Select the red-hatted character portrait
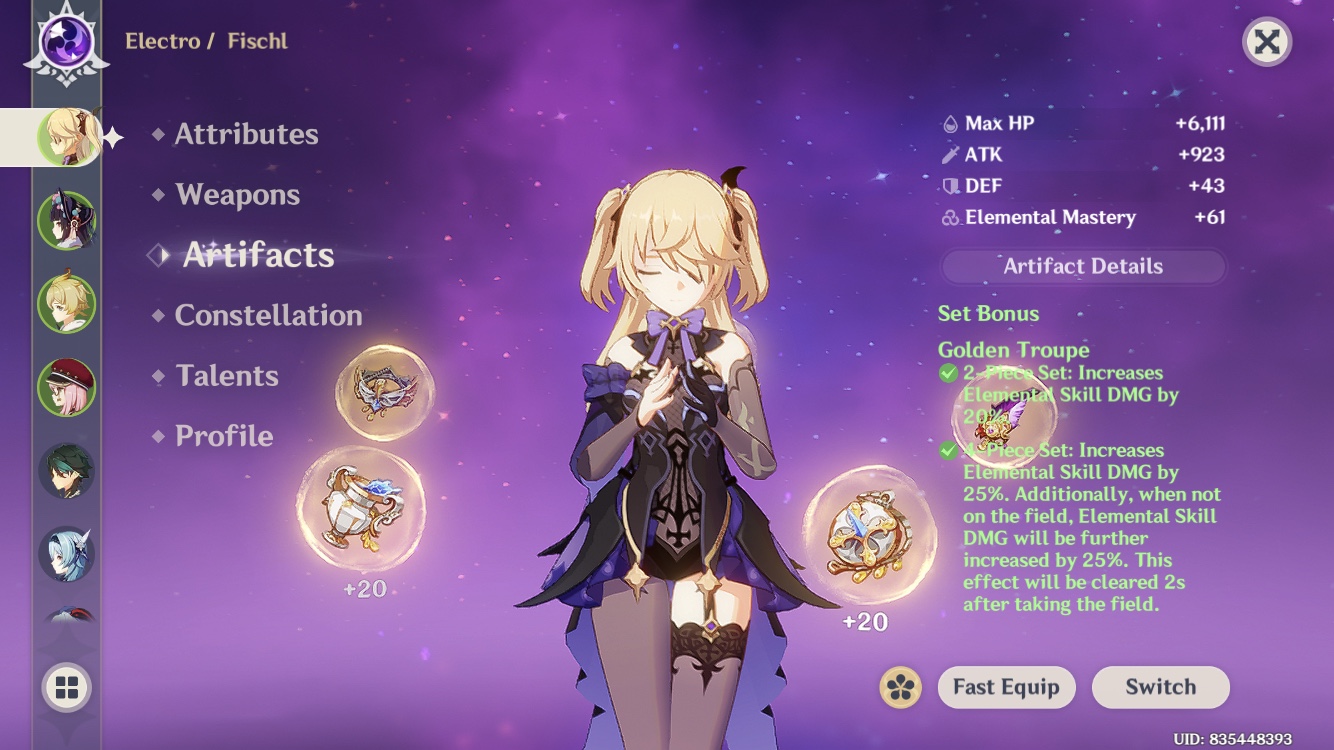Image resolution: width=1334 pixels, height=750 pixels. [66, 386]
